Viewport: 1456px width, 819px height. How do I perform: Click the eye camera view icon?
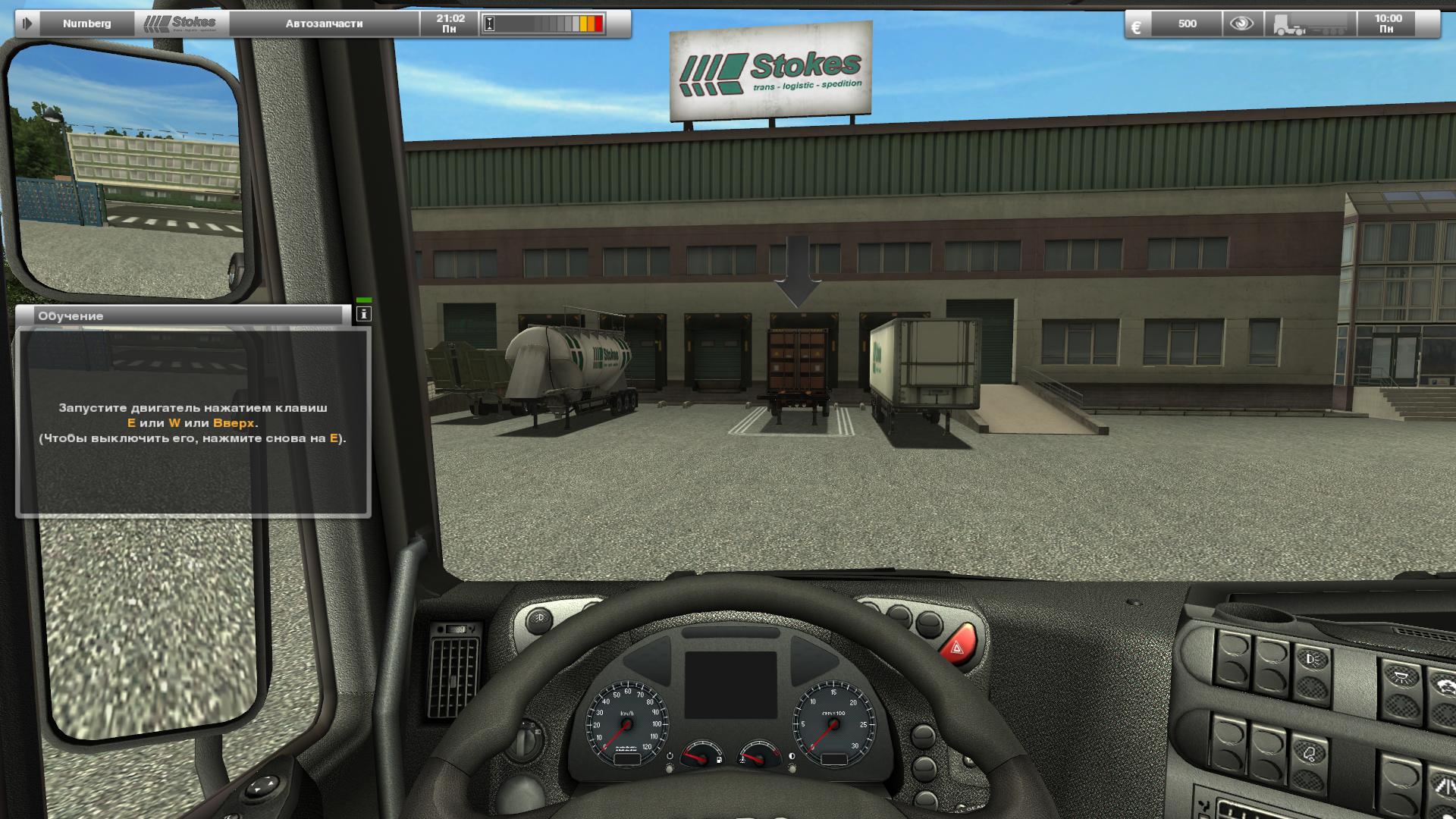(x=1244, y=24)
